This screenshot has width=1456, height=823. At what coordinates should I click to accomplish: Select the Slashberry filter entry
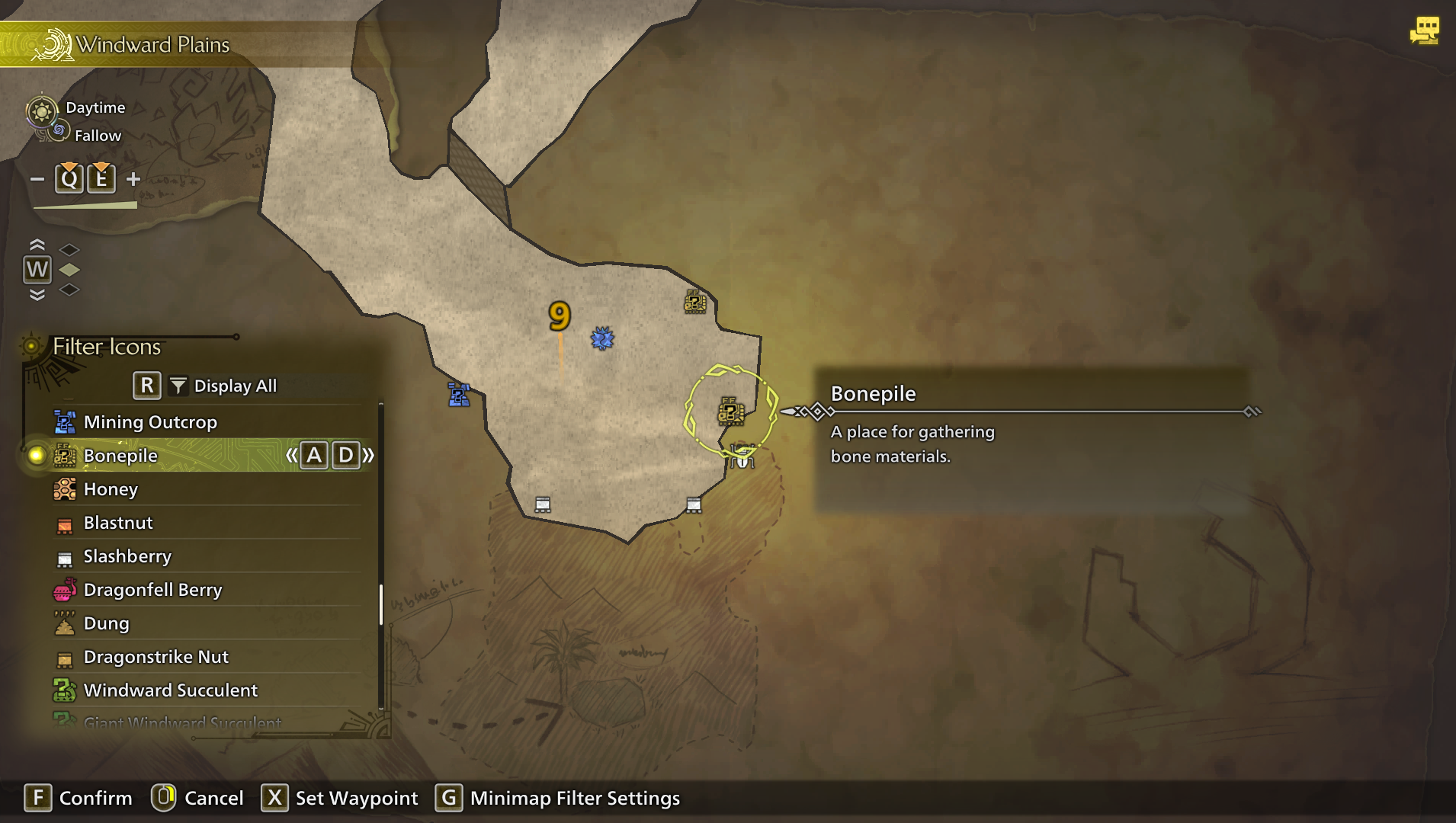pos(127,556)
